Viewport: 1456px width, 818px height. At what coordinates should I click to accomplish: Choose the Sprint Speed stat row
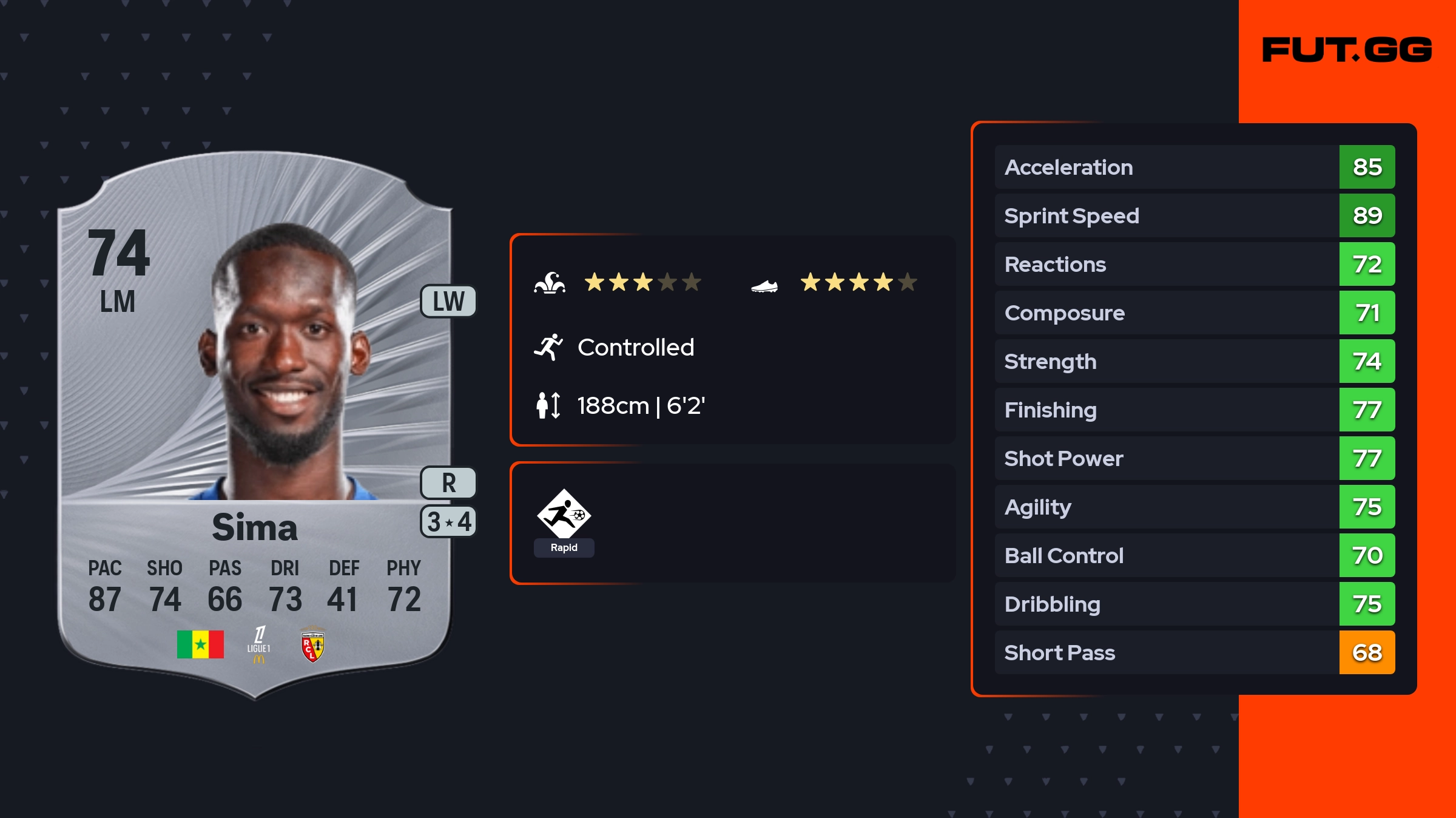click(1195, 216)
